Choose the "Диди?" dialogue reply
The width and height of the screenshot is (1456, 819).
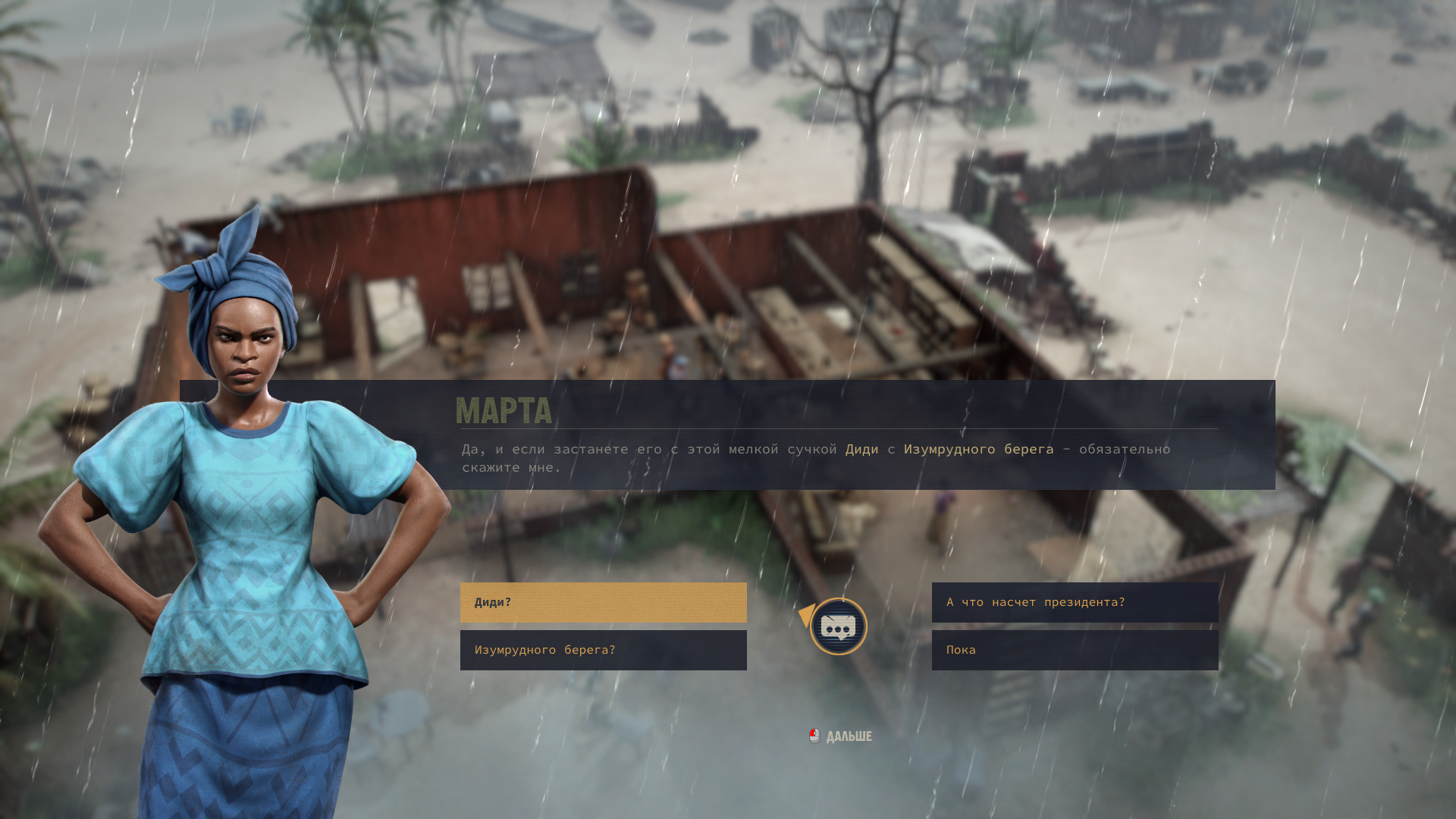tap(603, 602)
